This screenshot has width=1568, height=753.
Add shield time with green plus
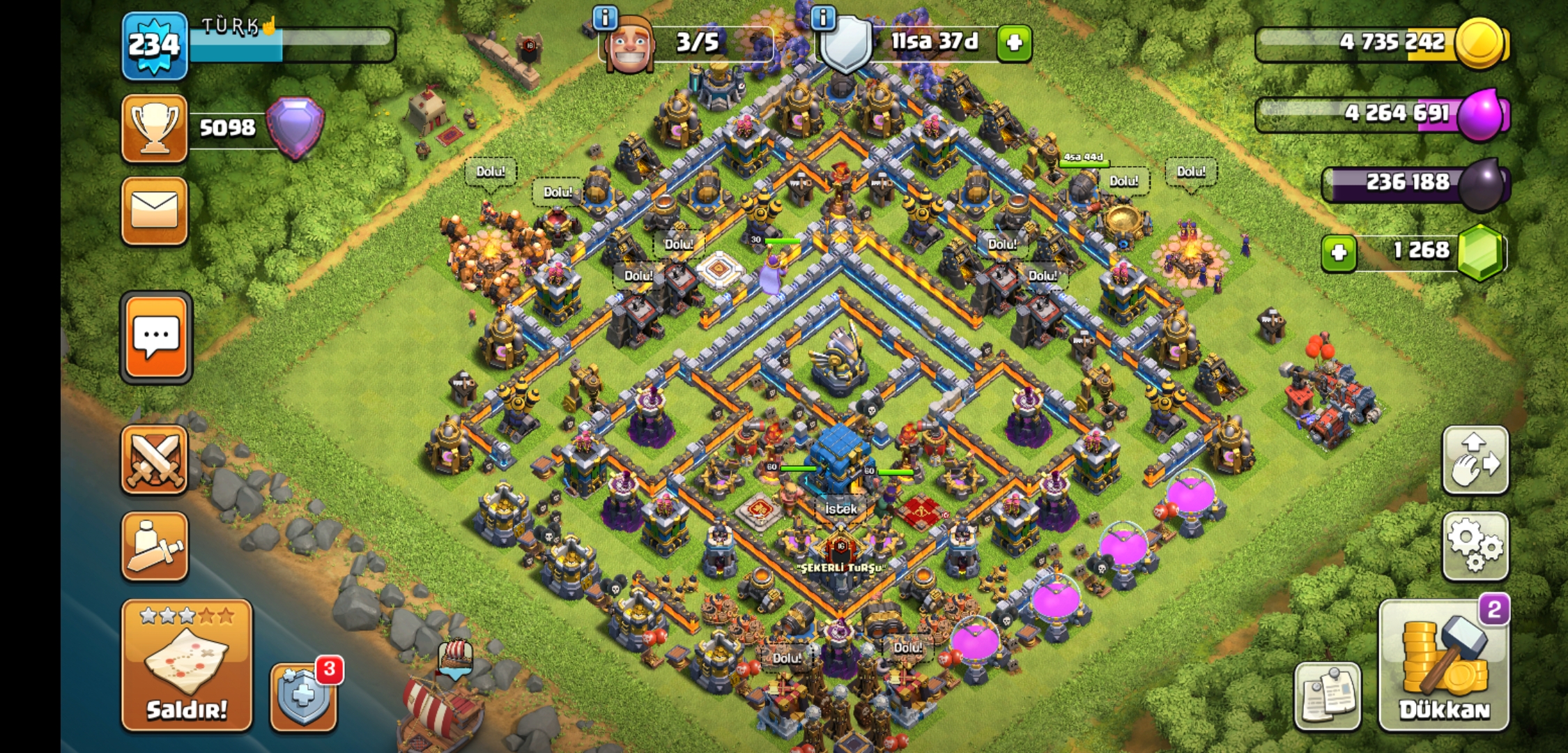(1014, 43)
